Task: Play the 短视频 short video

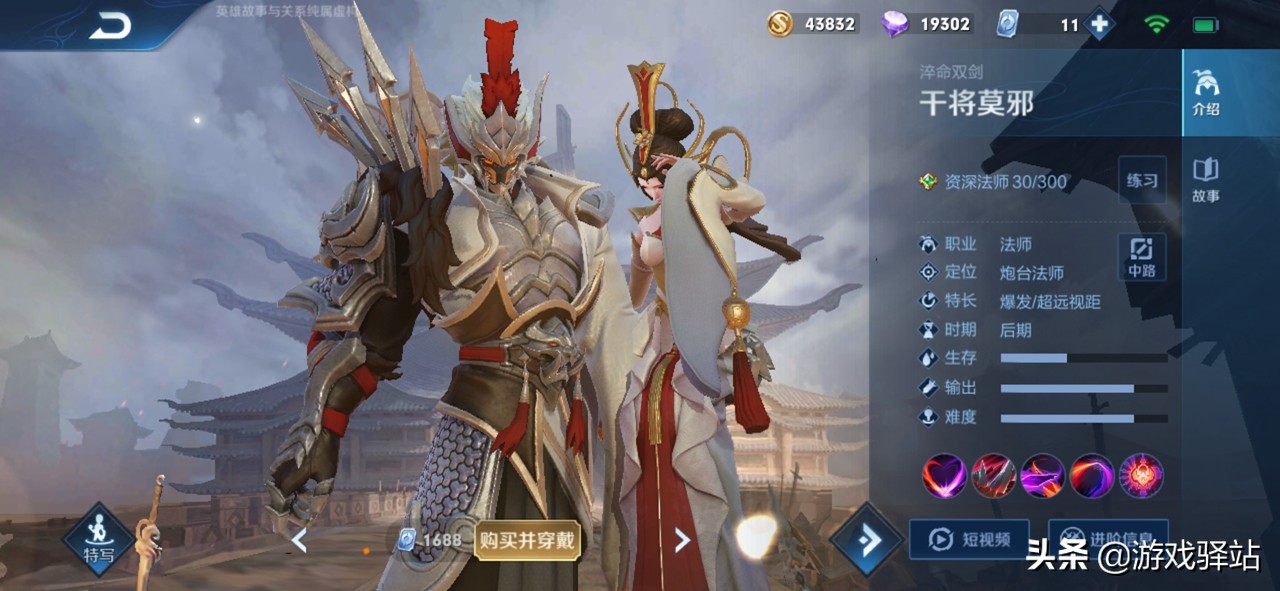Action: point(968,539)
